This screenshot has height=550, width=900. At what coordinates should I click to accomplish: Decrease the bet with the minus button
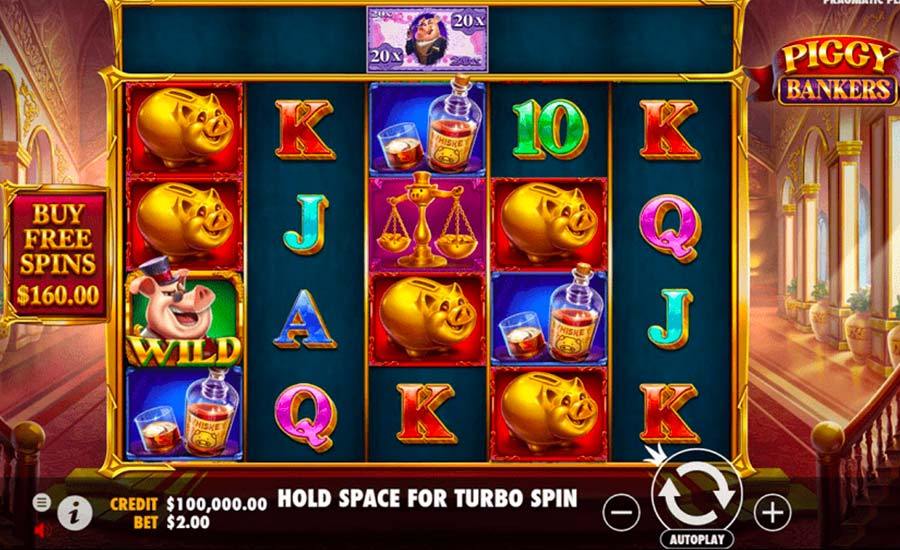pyautogui.click(x=622, y=513)
